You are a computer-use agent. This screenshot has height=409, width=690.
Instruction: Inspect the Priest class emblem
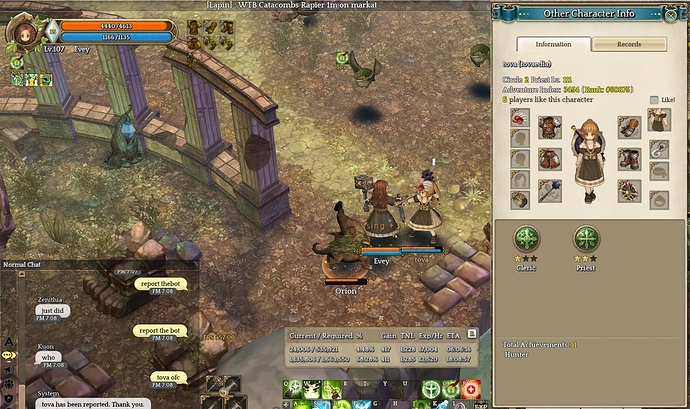tap(586, 238)
